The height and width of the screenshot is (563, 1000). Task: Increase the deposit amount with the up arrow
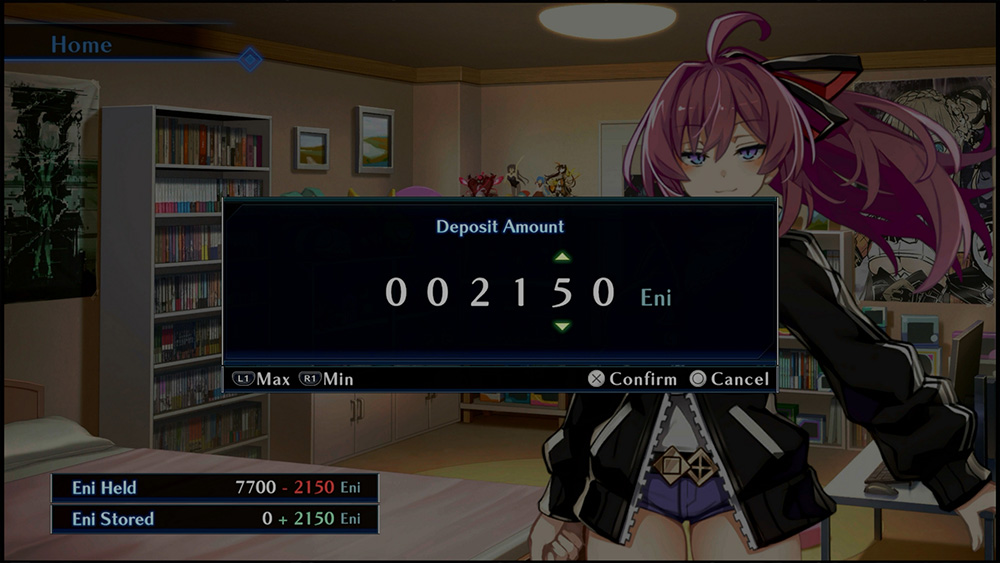562,258
